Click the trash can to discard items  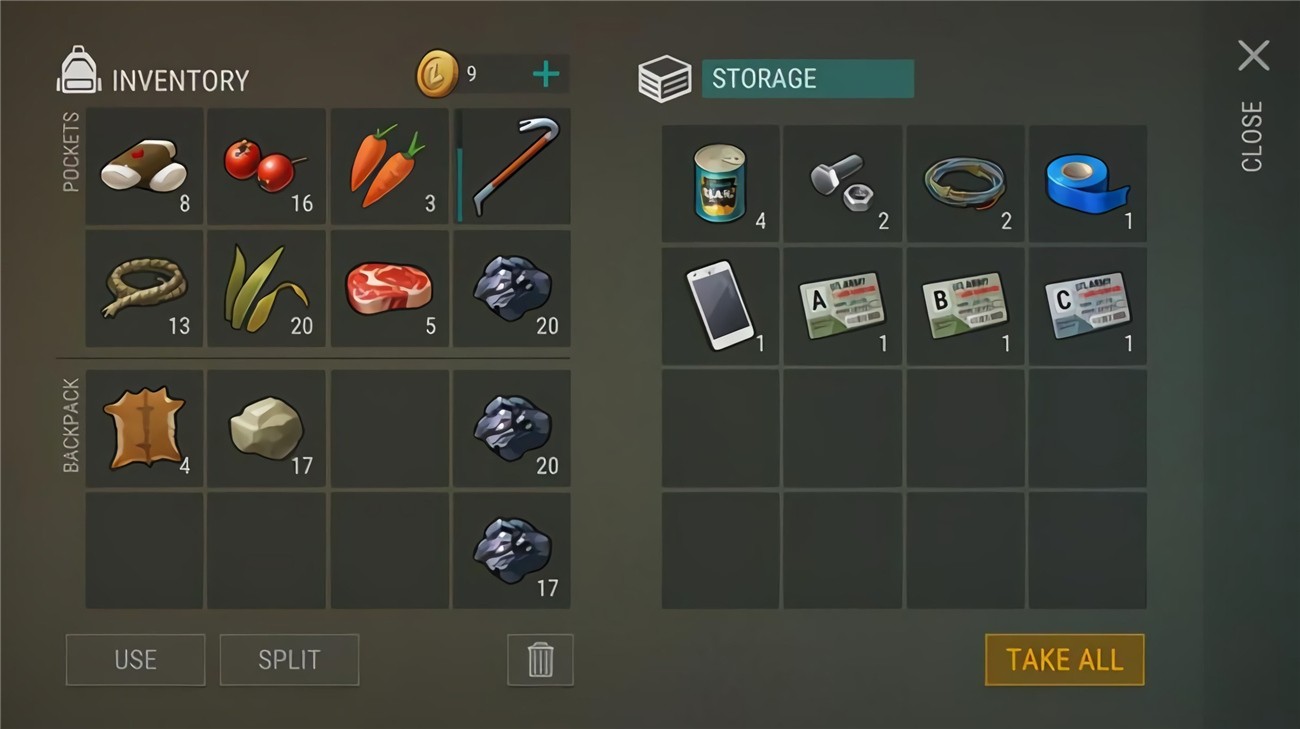pyautogui.click(x=540, y=660)
